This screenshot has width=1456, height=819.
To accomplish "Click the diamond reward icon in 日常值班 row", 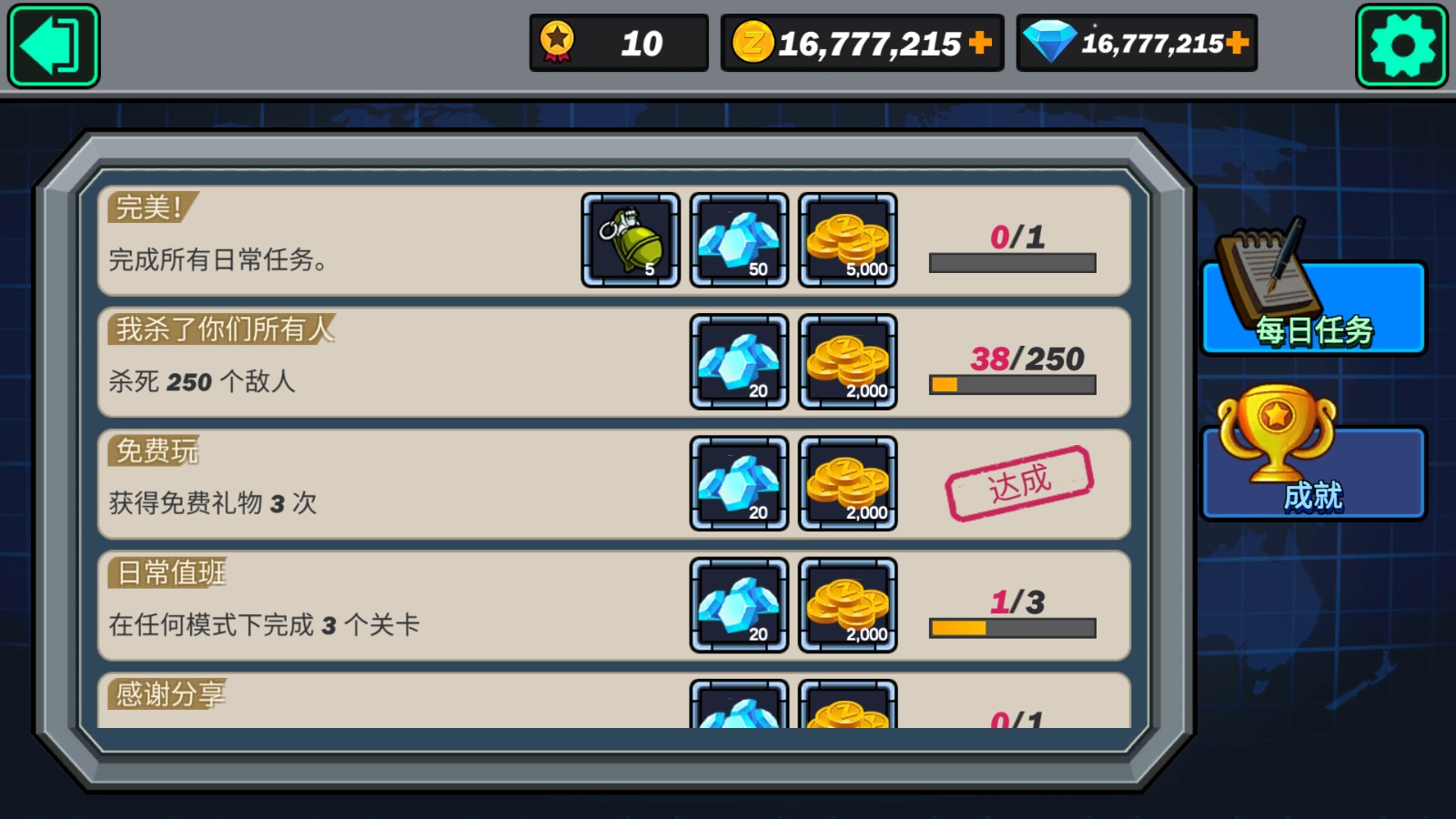I will [739, 606].
